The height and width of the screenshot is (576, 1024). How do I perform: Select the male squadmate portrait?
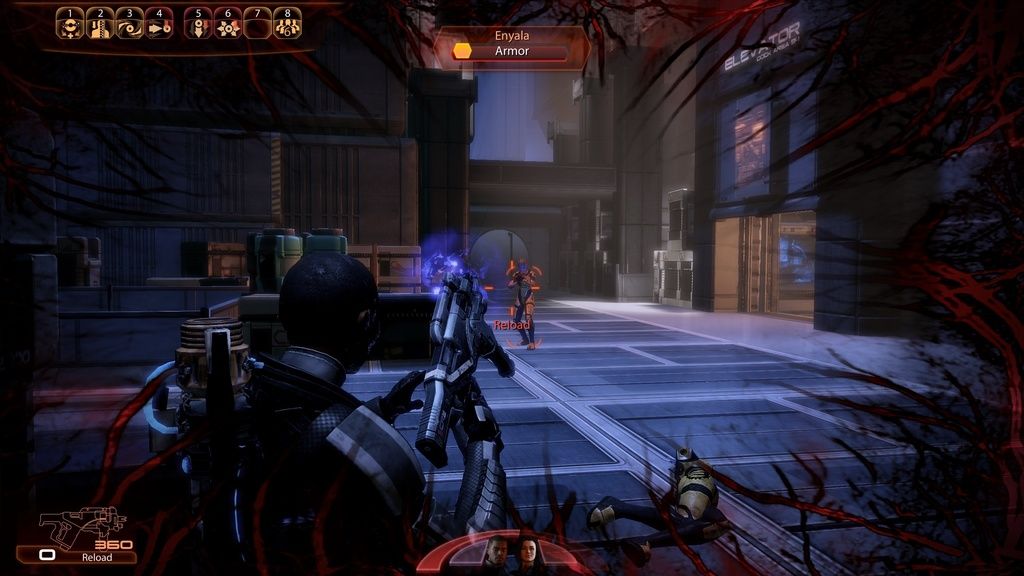click(496, 553)
